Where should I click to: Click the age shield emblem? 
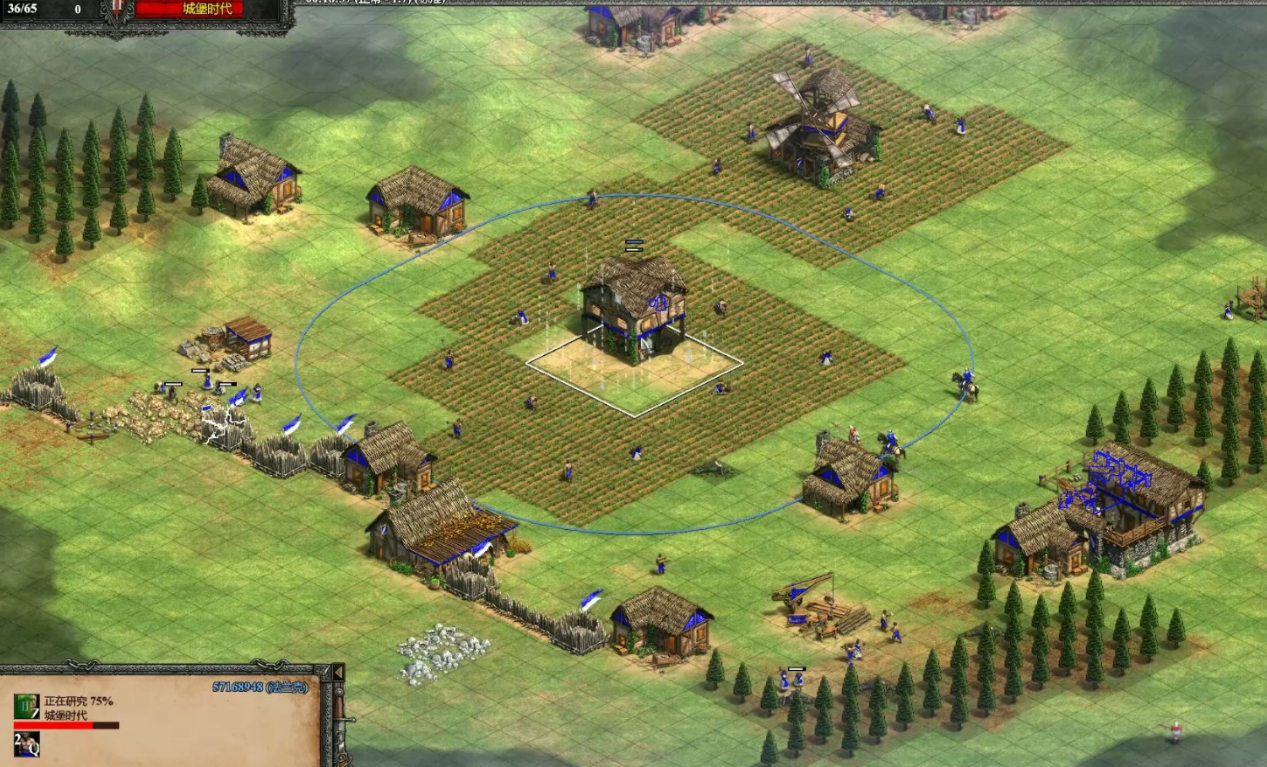pos(118,10)
